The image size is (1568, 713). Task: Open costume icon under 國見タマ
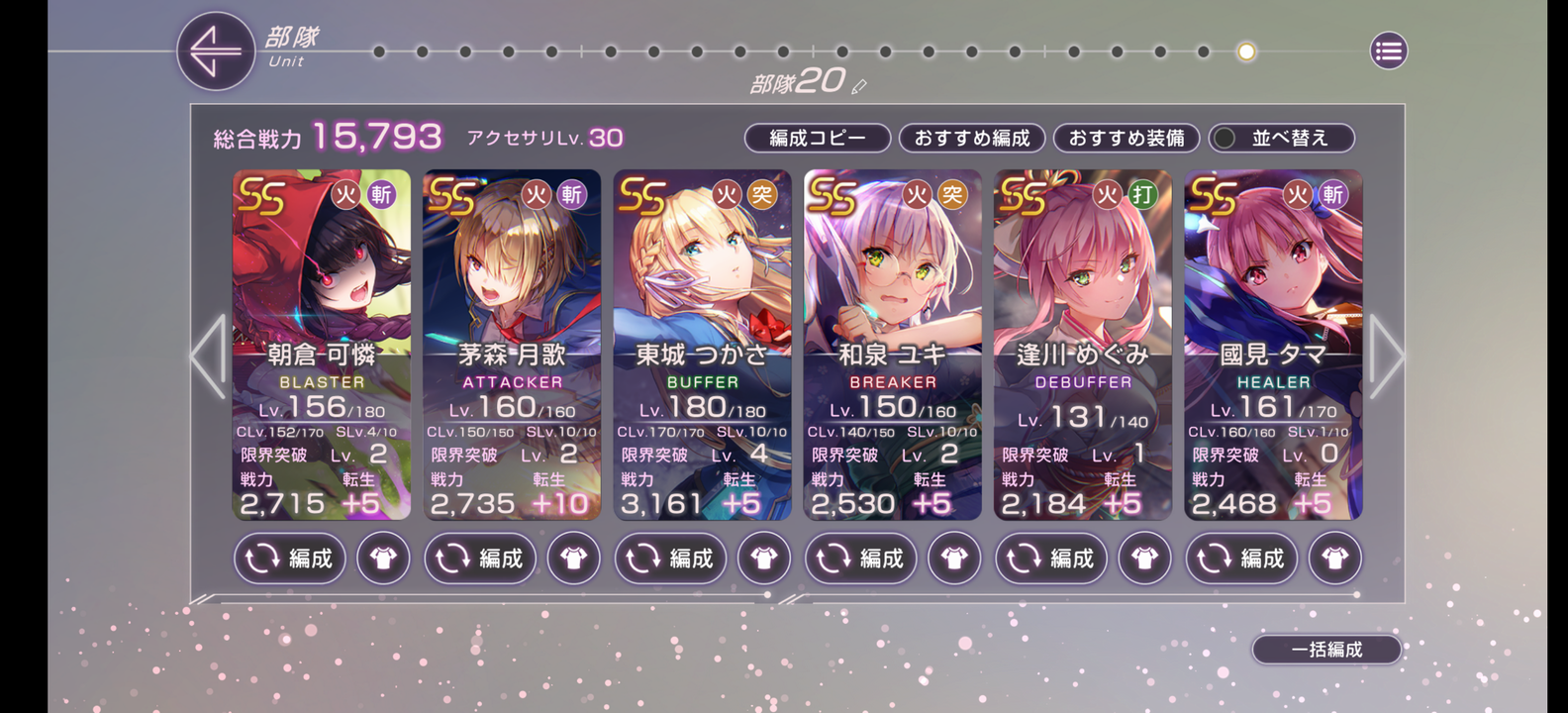click(1335, 559)
